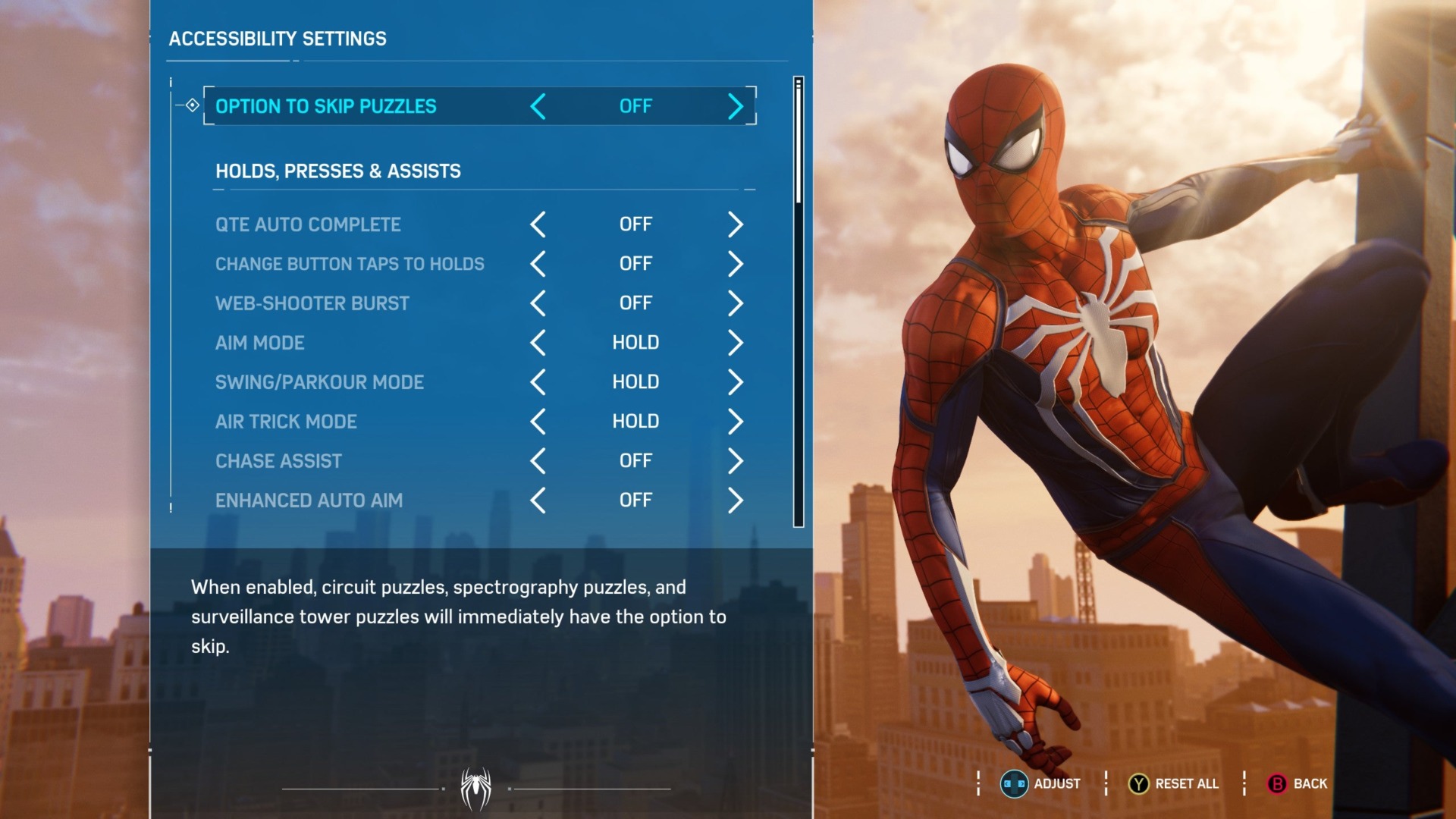Click the left chevron next to QTE Auto Complete
1456x819 pixels.
click(538, 224)
